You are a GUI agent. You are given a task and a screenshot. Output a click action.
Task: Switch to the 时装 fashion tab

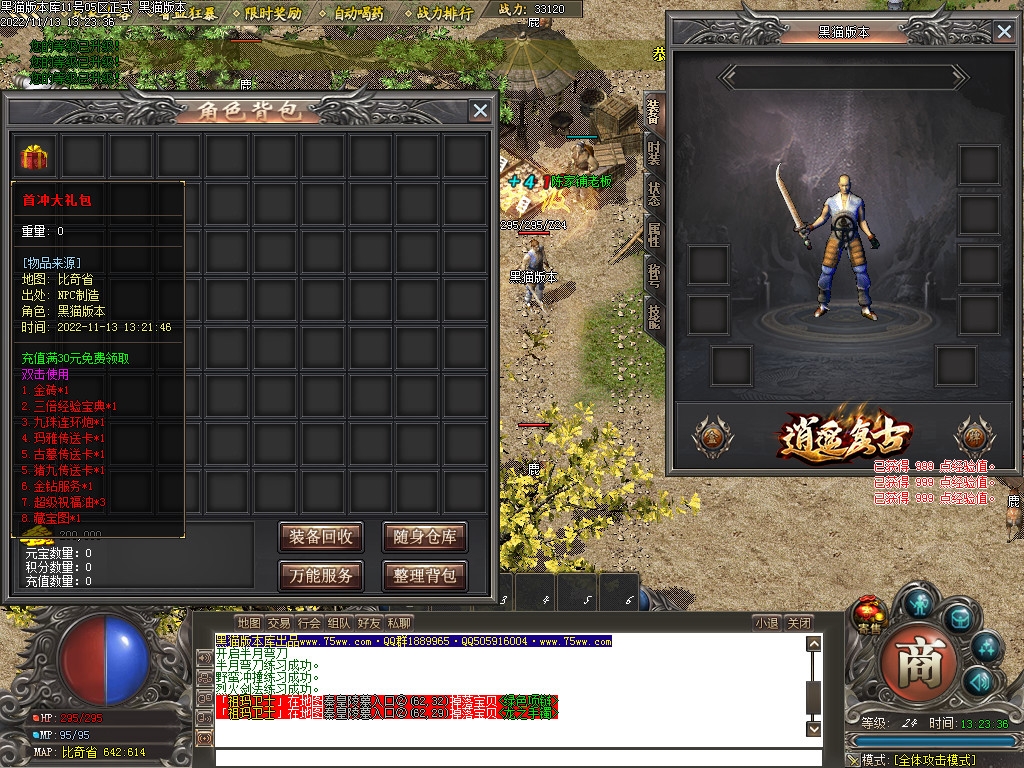[x=653, y=153]
